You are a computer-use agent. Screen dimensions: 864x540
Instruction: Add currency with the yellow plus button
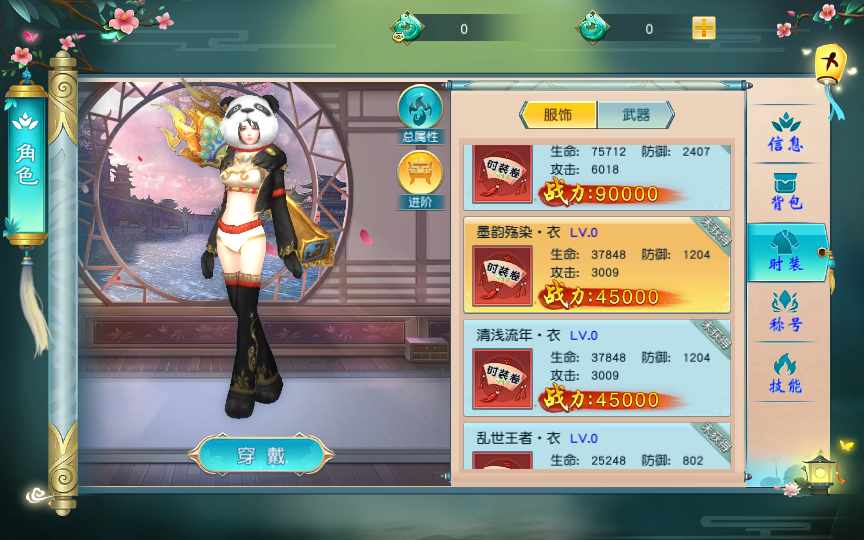pyautogui.click(x=704, y=28)
